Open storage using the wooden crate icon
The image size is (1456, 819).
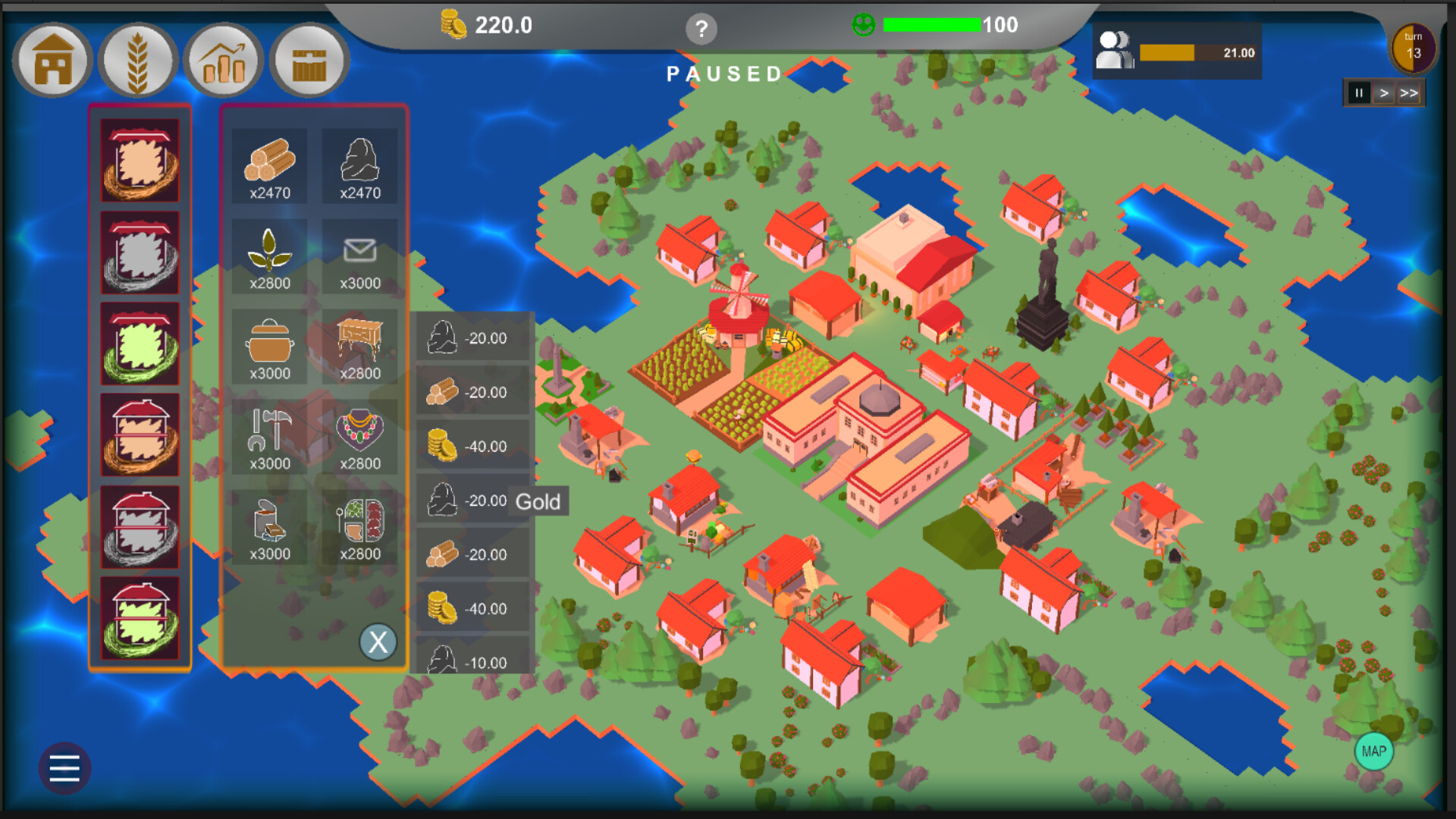tap(309, 60)
